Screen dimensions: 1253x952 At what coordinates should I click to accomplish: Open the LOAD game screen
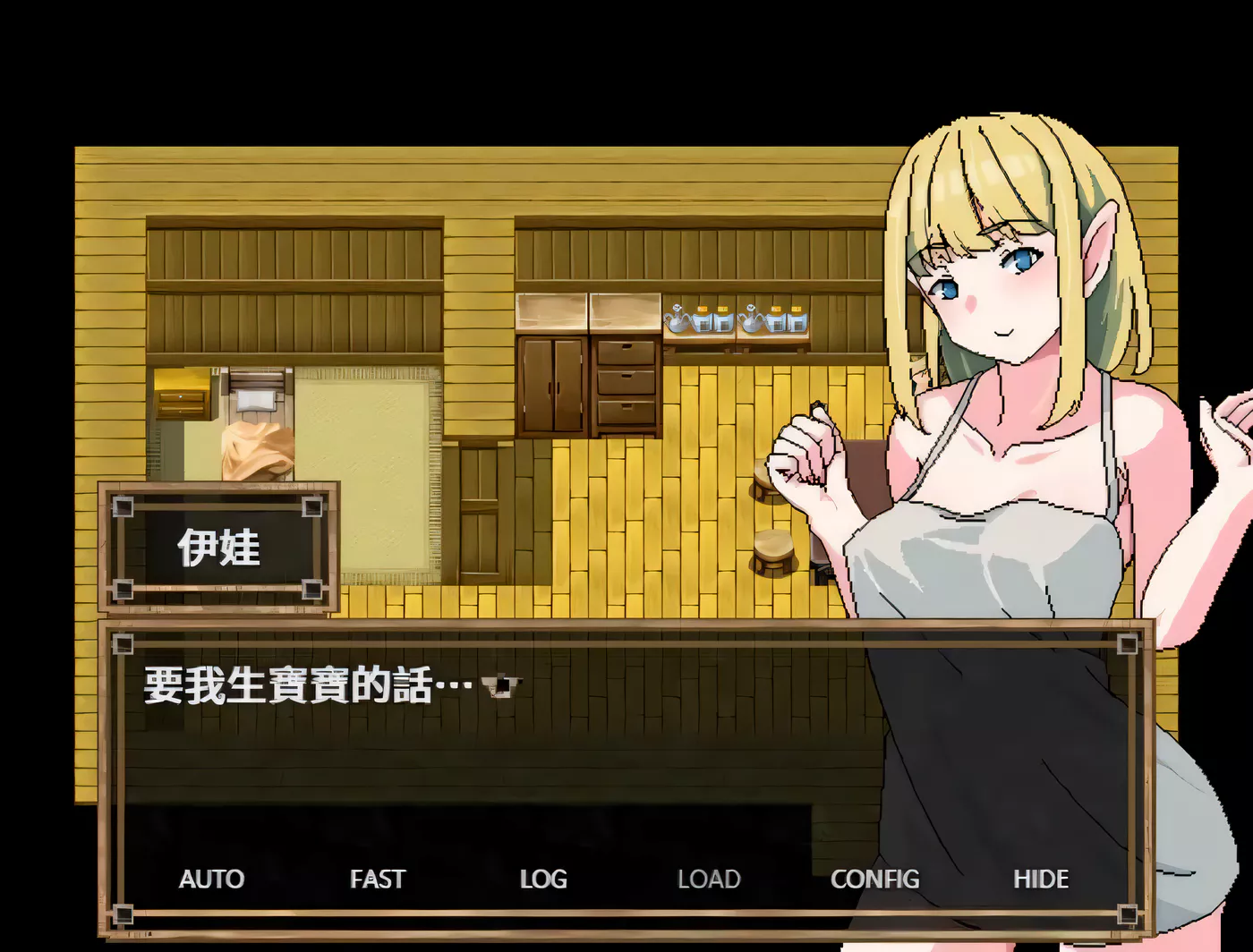[x=709, y=879]
